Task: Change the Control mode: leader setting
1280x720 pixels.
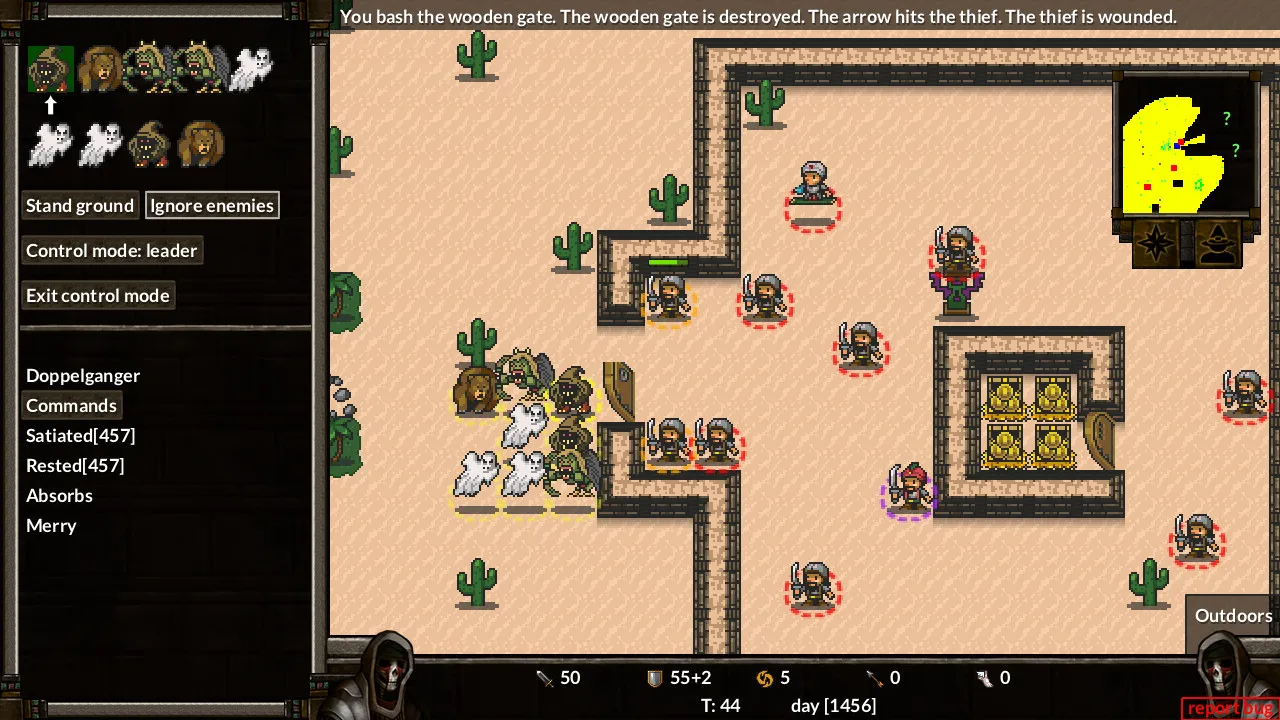Action: 112,251
